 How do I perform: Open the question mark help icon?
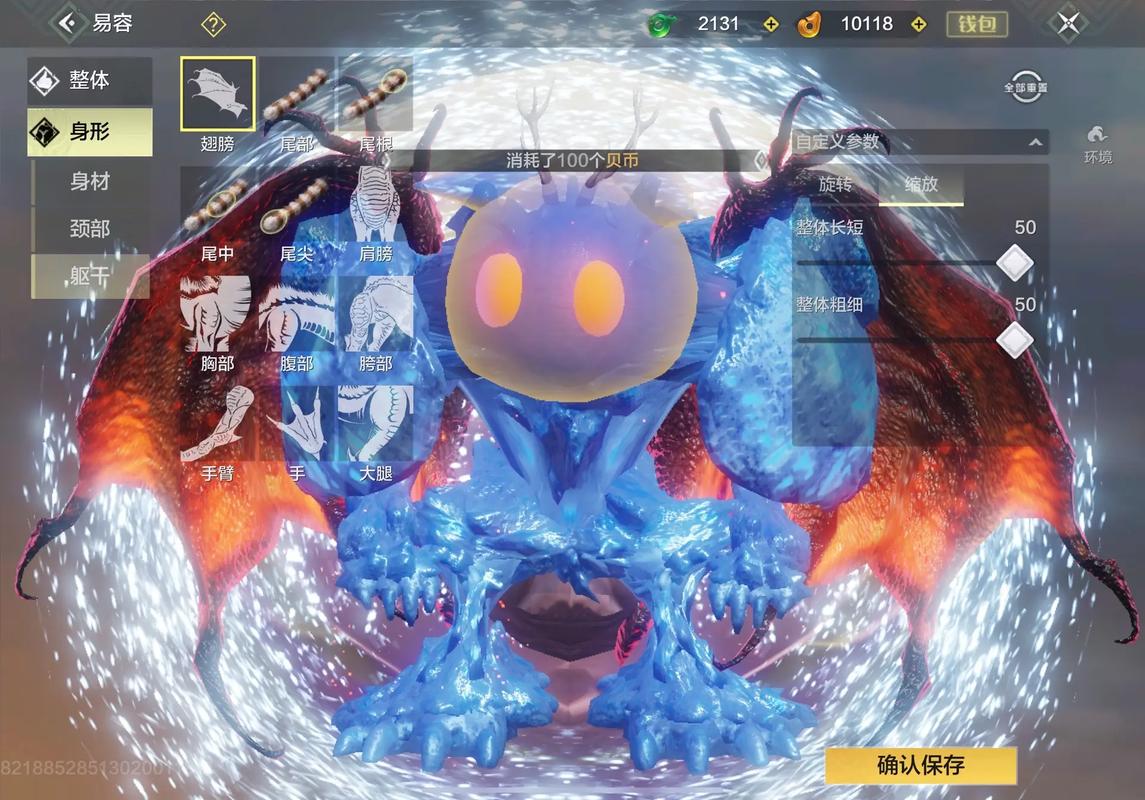click(213, 24)
